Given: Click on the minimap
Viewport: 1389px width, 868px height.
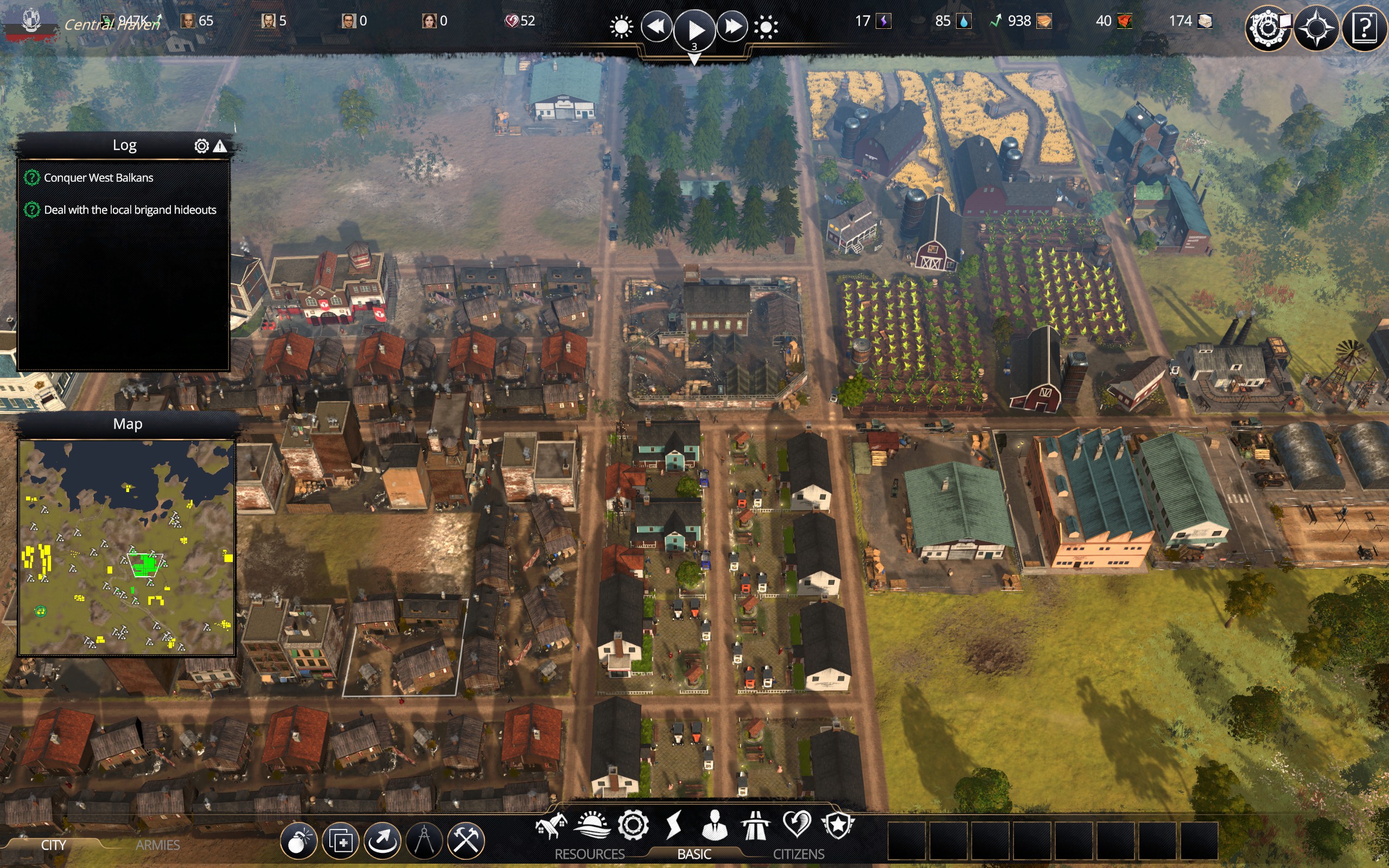Looking at the screenshot, I should tap(127, 548).
